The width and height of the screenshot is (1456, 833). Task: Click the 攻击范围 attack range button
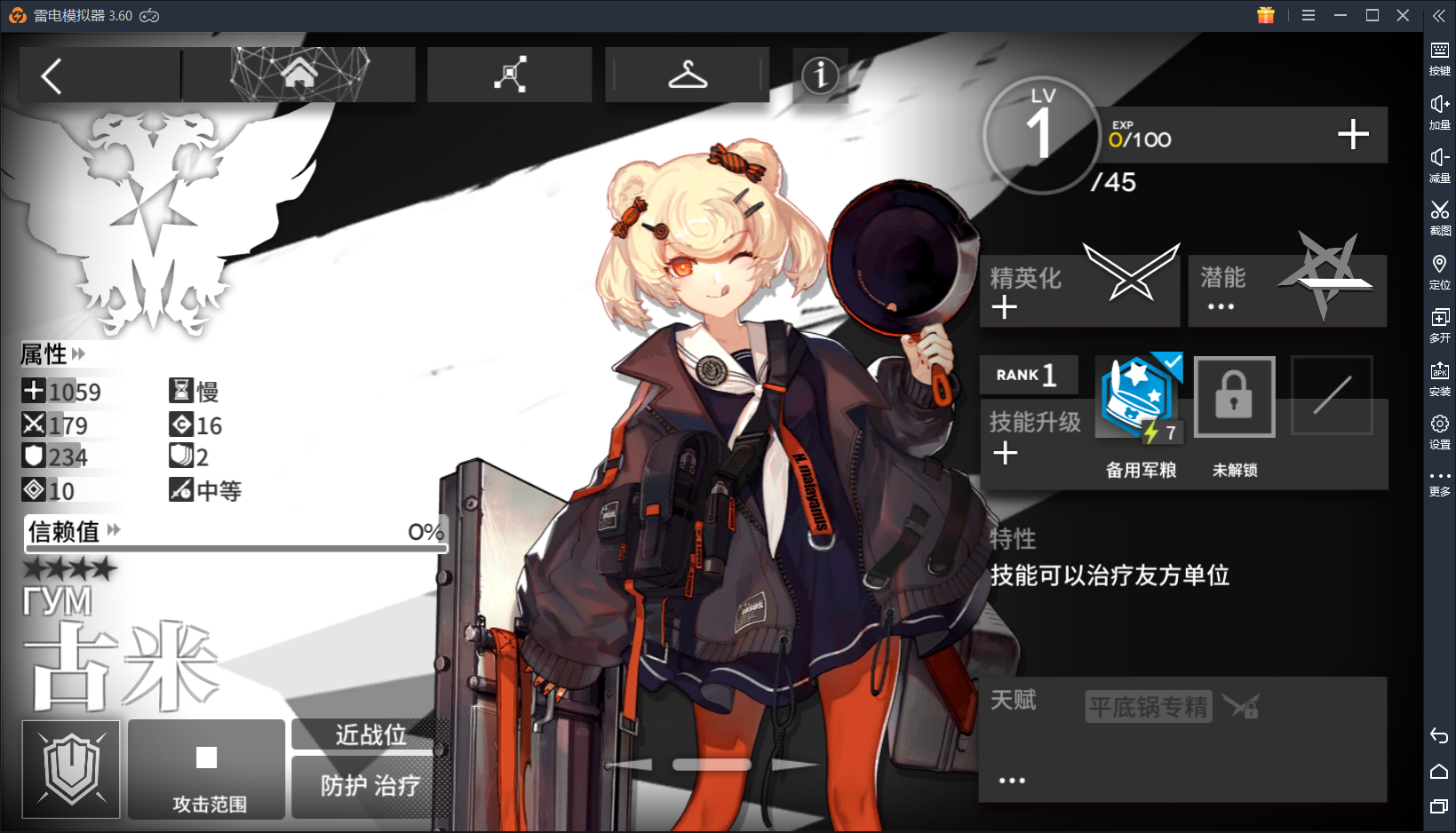pos(207,769)
